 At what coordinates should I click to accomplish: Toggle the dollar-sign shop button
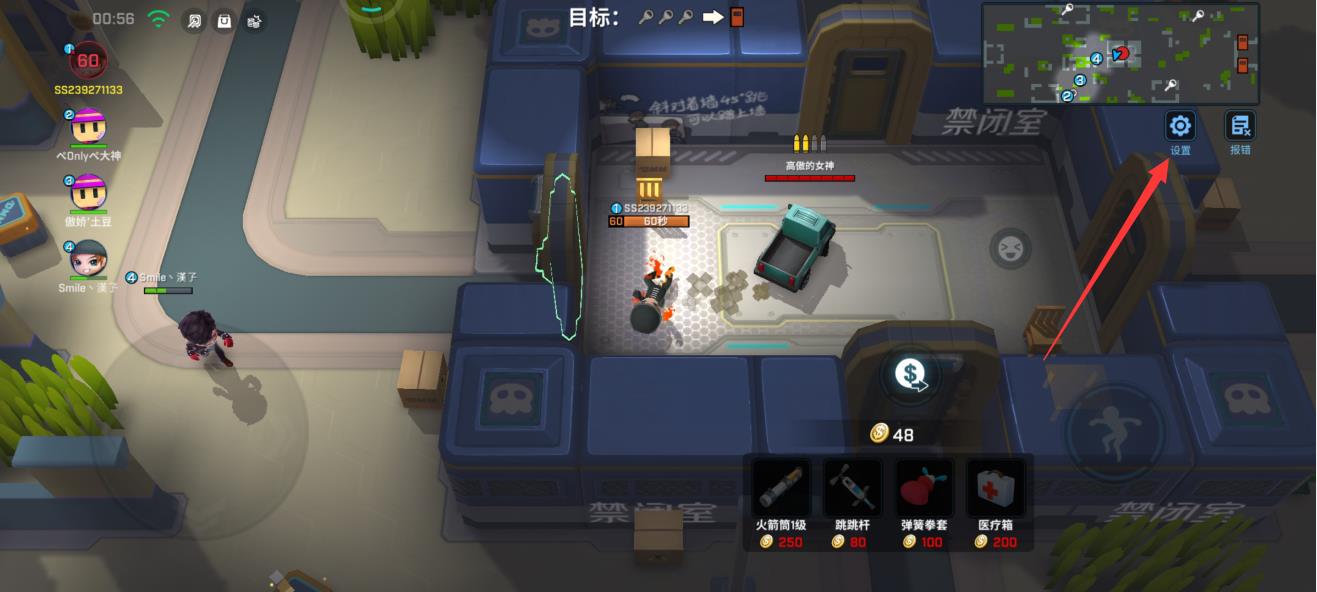910,375
